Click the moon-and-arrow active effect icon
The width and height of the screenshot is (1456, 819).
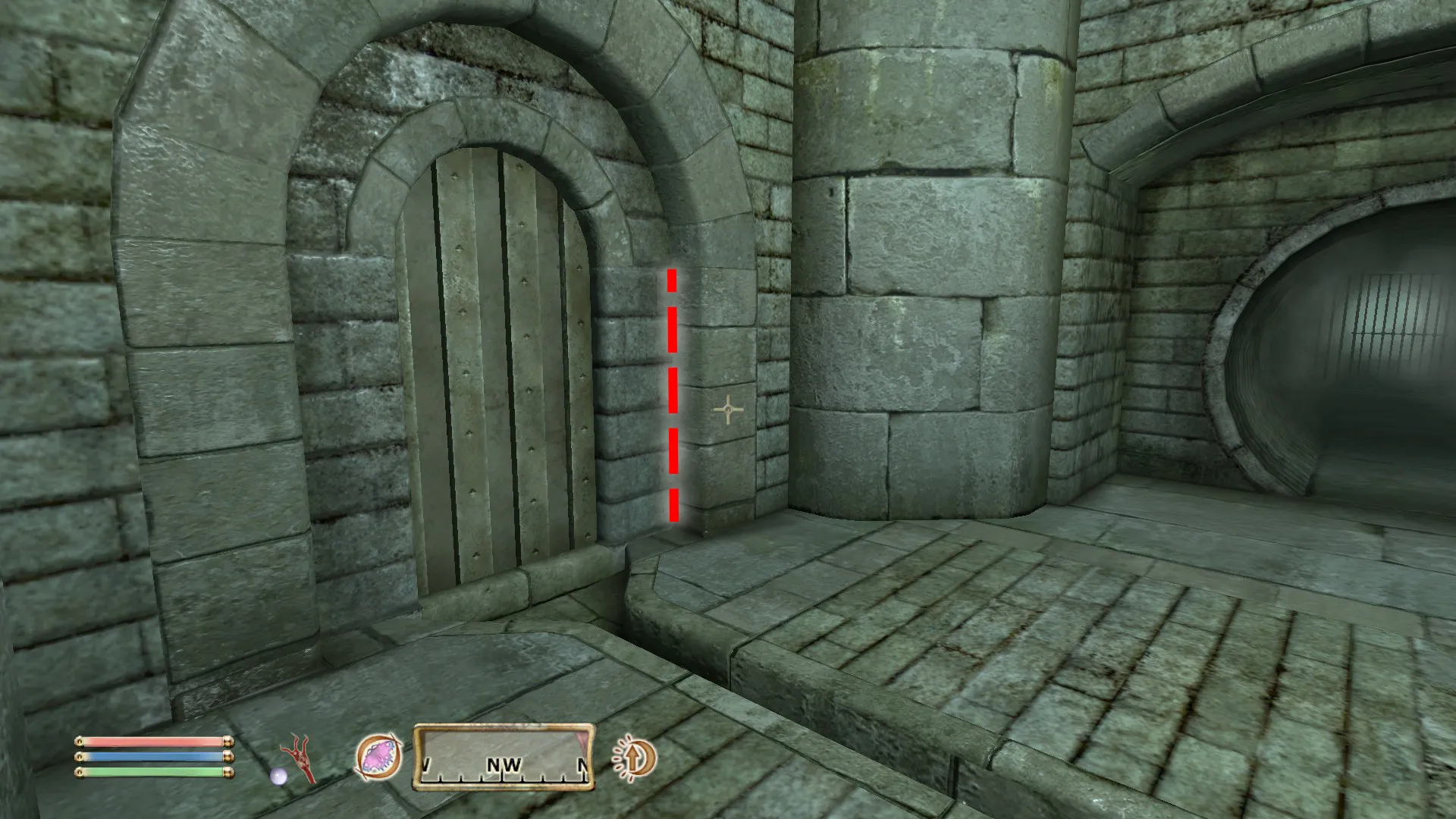[634, 758]
